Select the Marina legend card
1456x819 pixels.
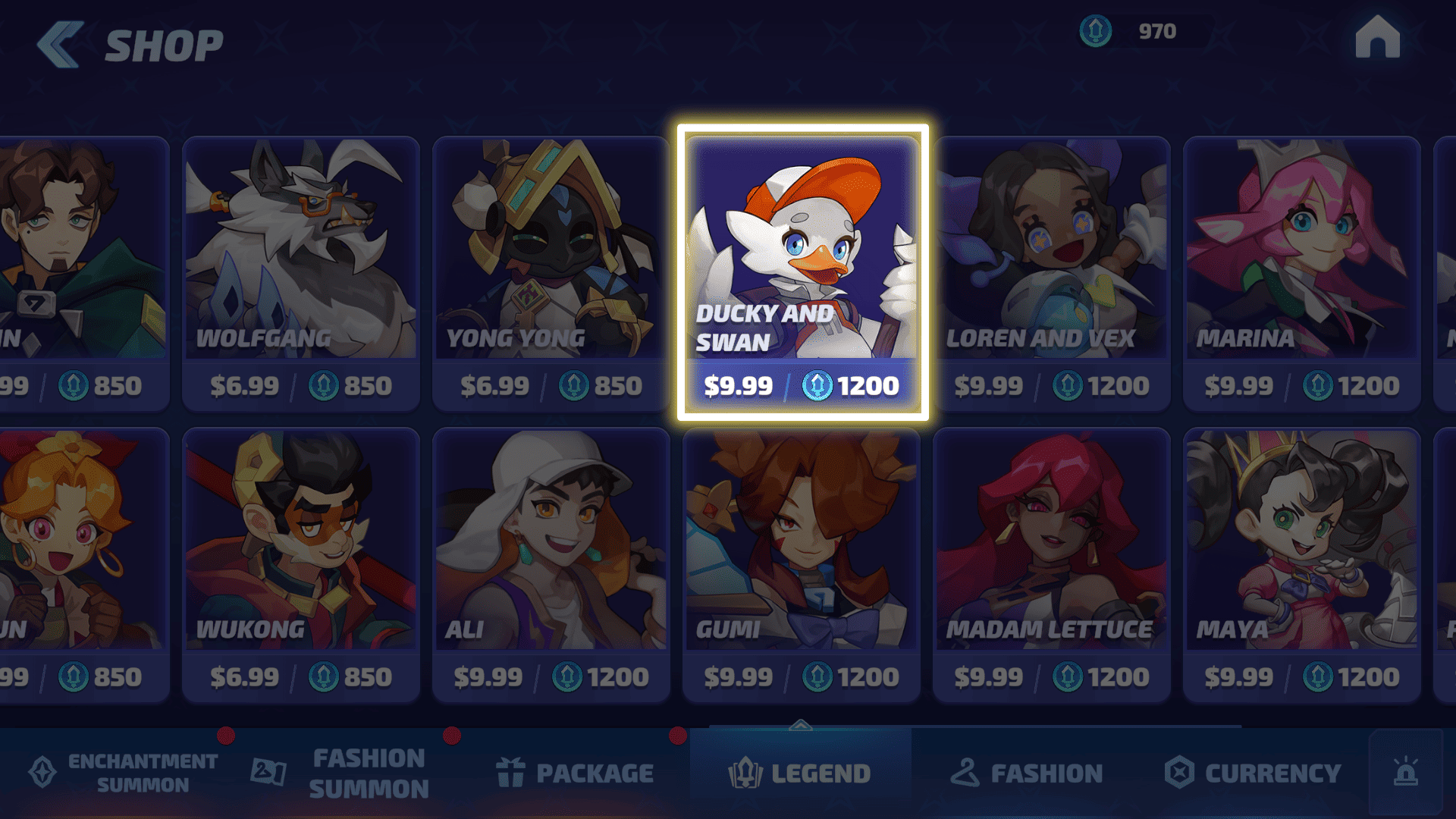coord(1301,273)
